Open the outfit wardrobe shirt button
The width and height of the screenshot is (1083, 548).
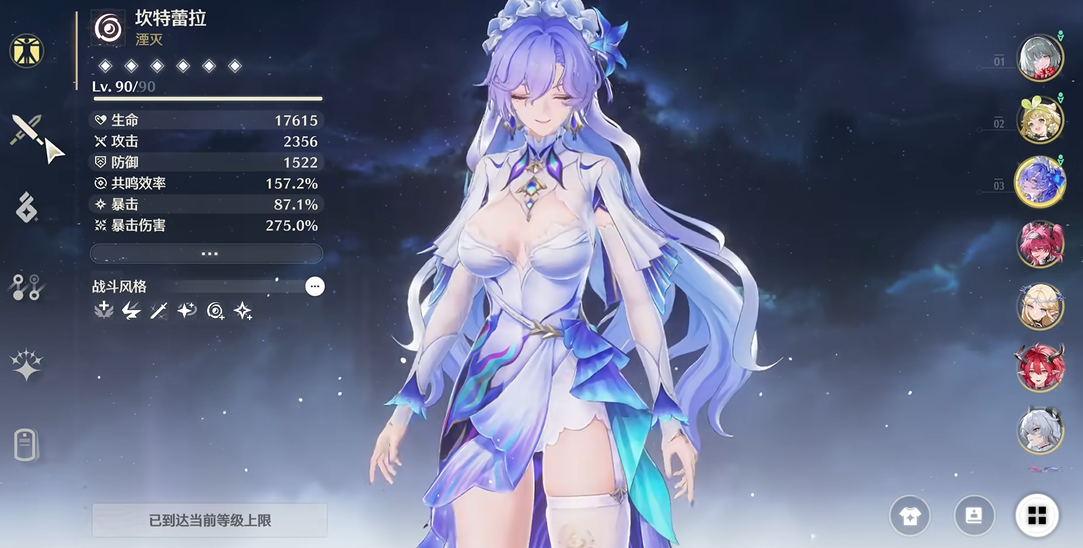[910, 516]
